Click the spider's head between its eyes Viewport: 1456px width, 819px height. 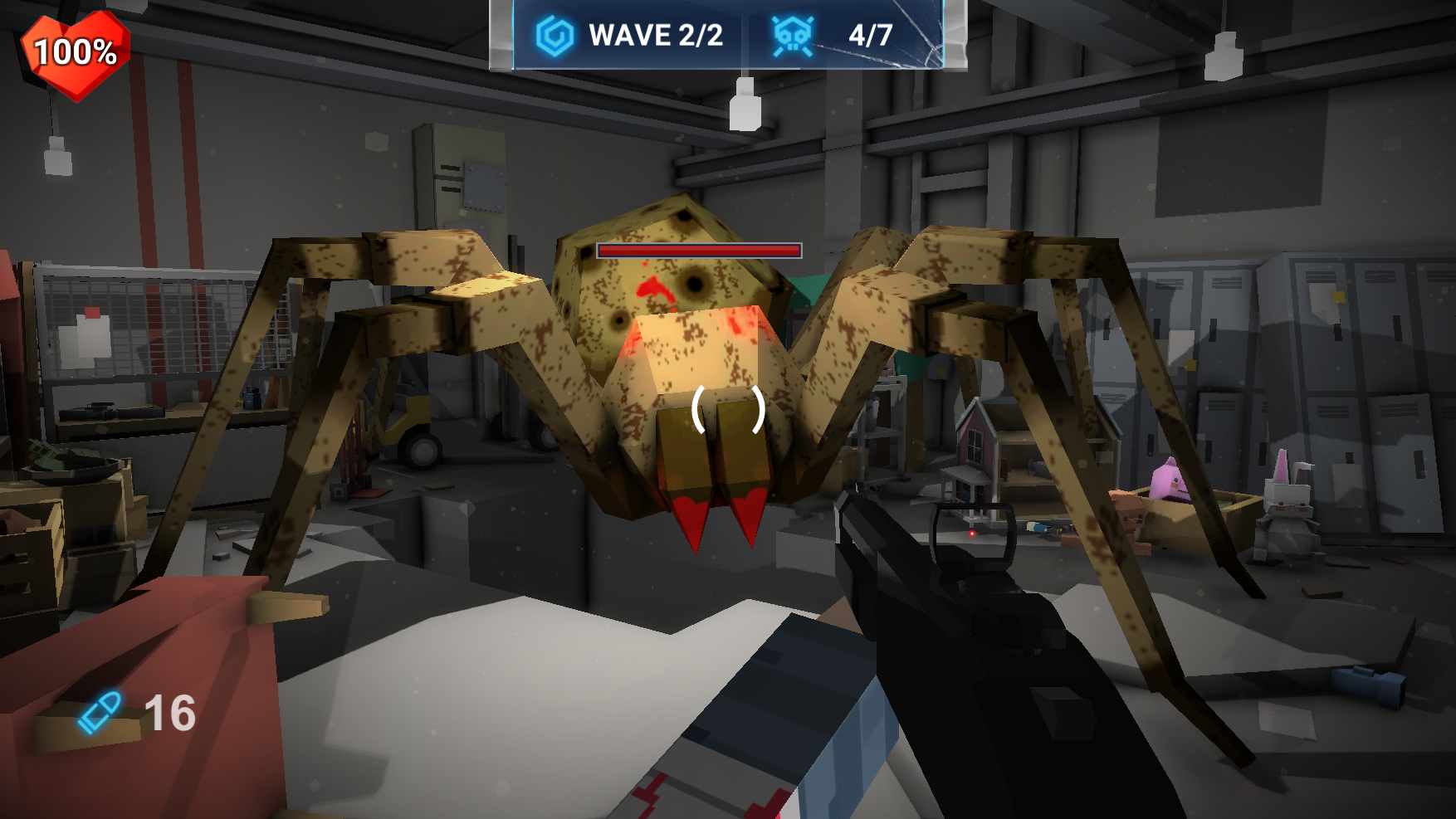[x=656, y=274]
